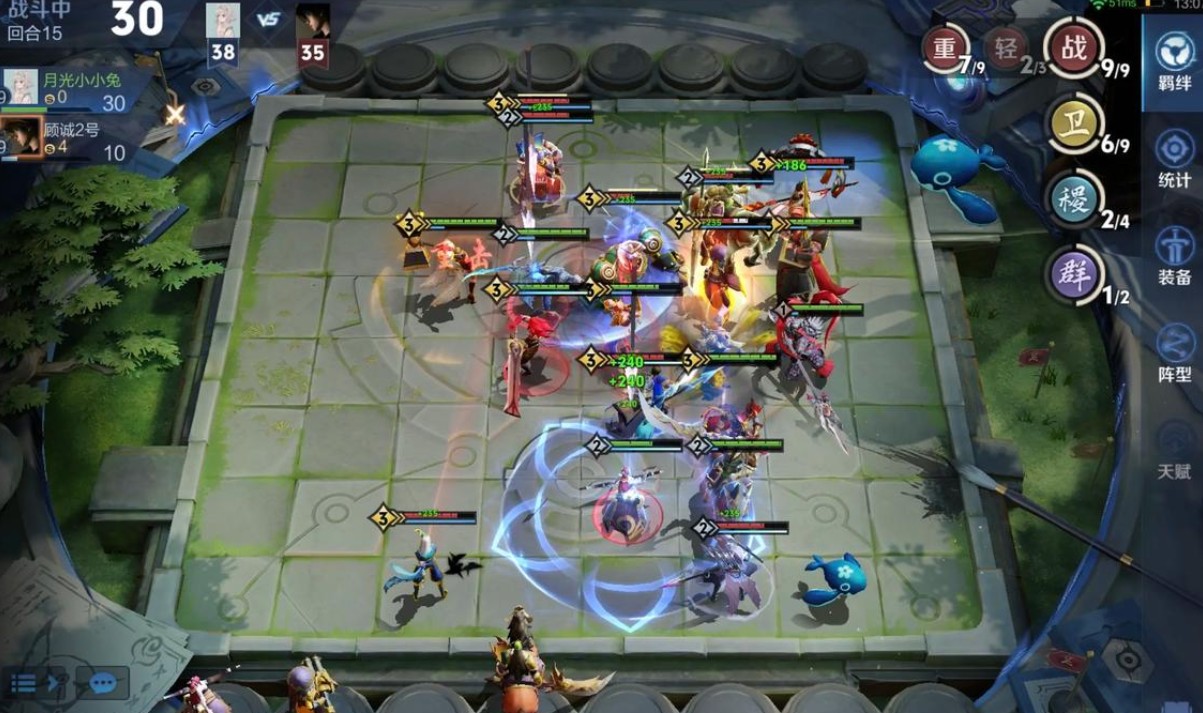Tap the 轻 synergy badge showing 2/3
Image resolution: width=1203 pixels, height=713 pixels.
[x=1006, y=48]
